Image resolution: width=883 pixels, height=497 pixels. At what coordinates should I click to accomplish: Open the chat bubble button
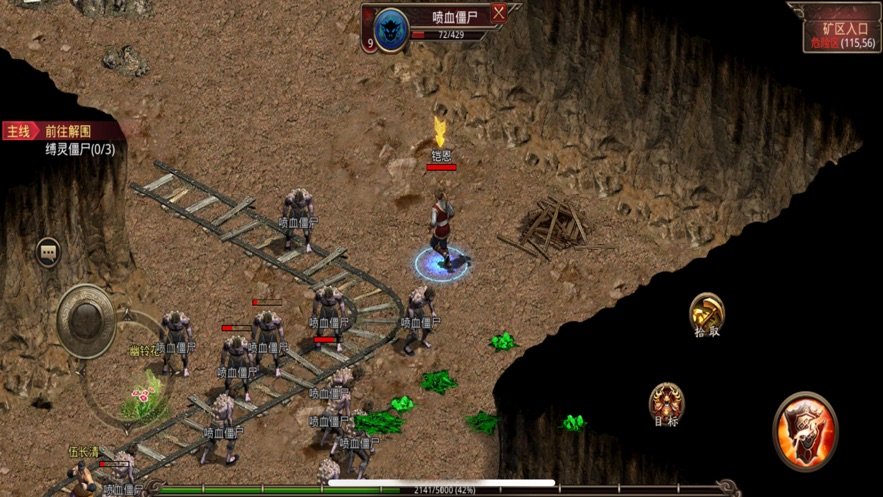click(x=48, y=252)
